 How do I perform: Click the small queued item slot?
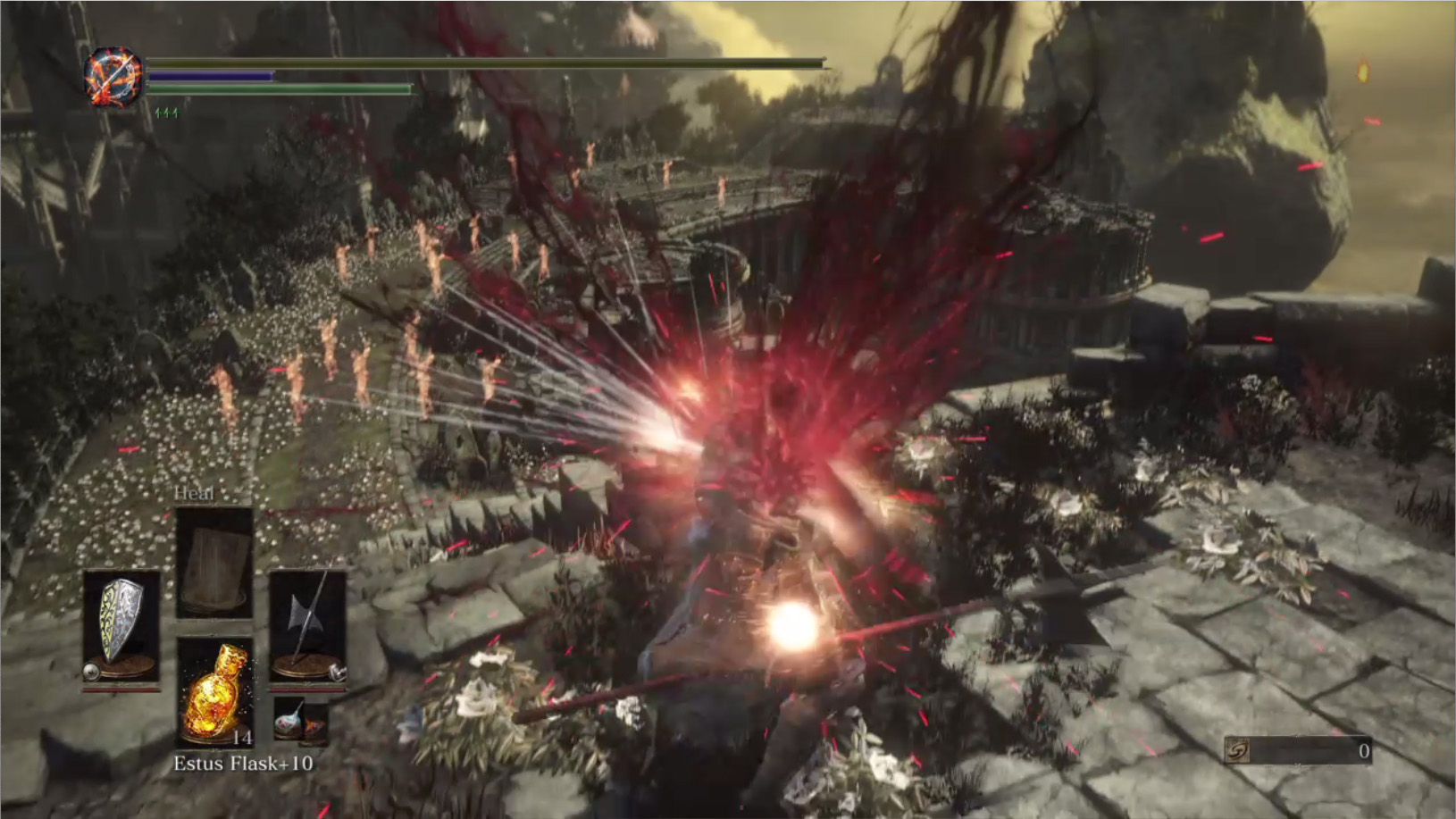(300, 721)
